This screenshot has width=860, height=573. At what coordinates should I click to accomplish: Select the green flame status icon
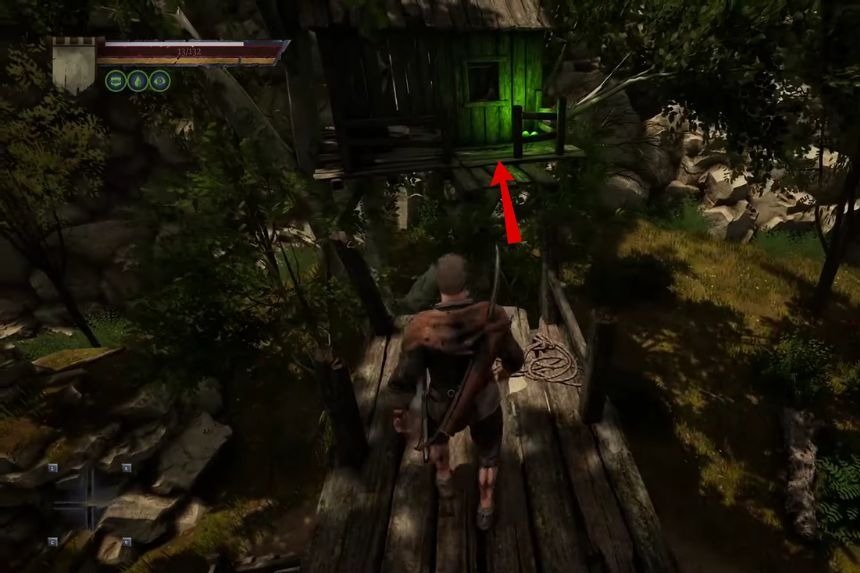click(x=138, y=81)
